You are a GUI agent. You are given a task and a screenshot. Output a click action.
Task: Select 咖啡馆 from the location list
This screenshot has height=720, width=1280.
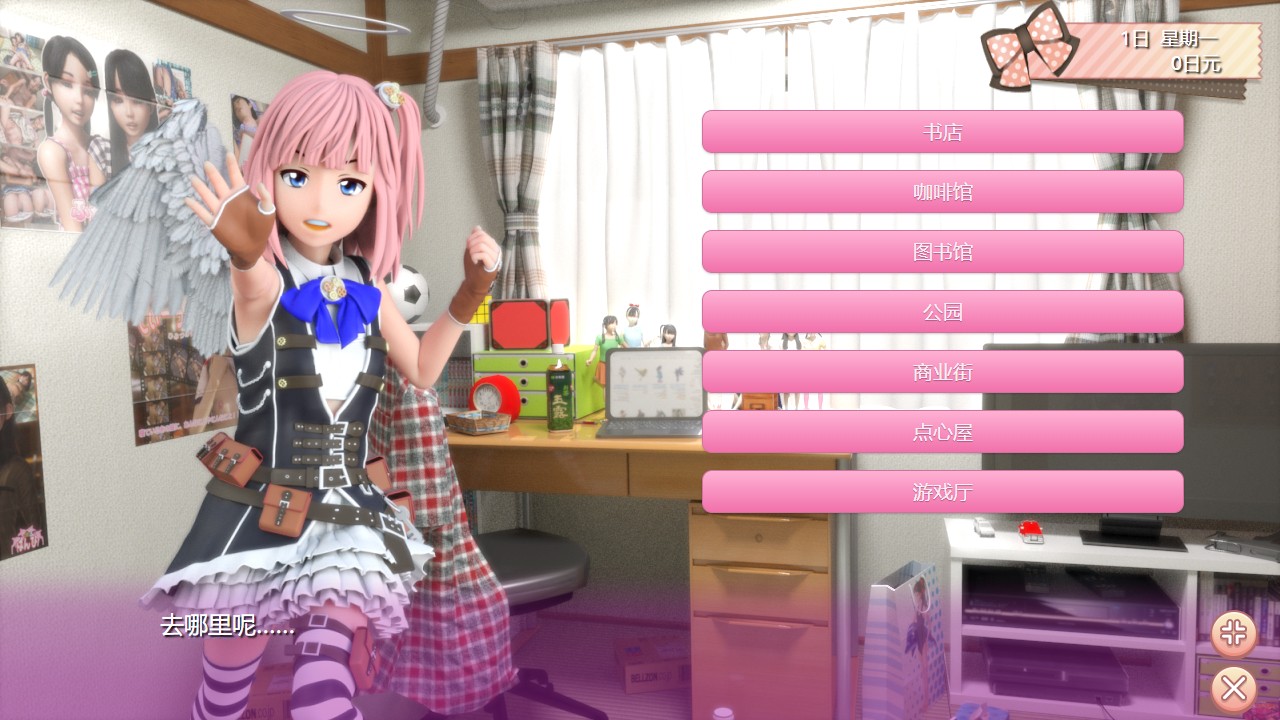[942, 192]
